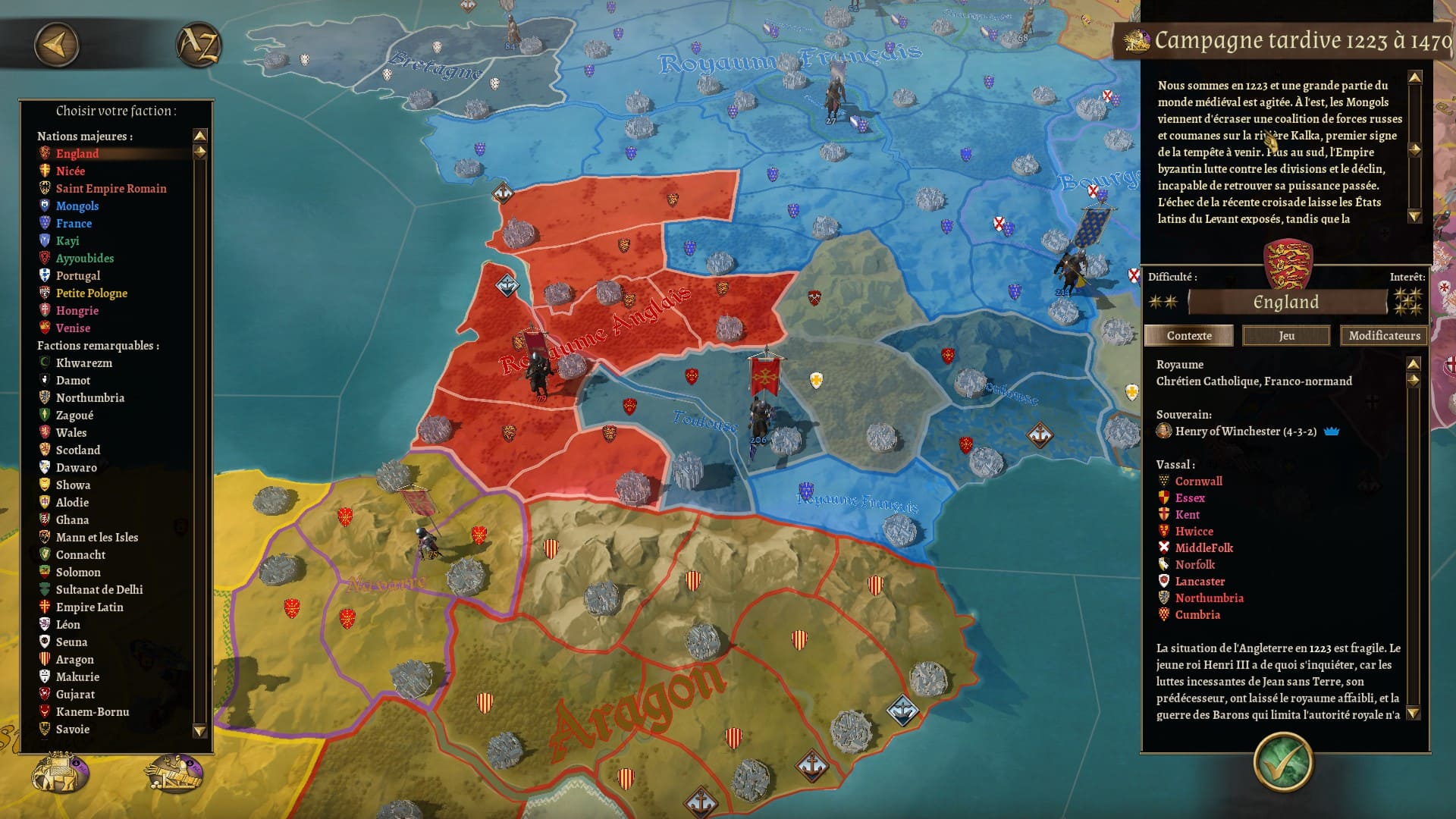The height and width of the screenshot is (819, 1456).
Task: Pick the Mongols faction
Action: point(77,206)
